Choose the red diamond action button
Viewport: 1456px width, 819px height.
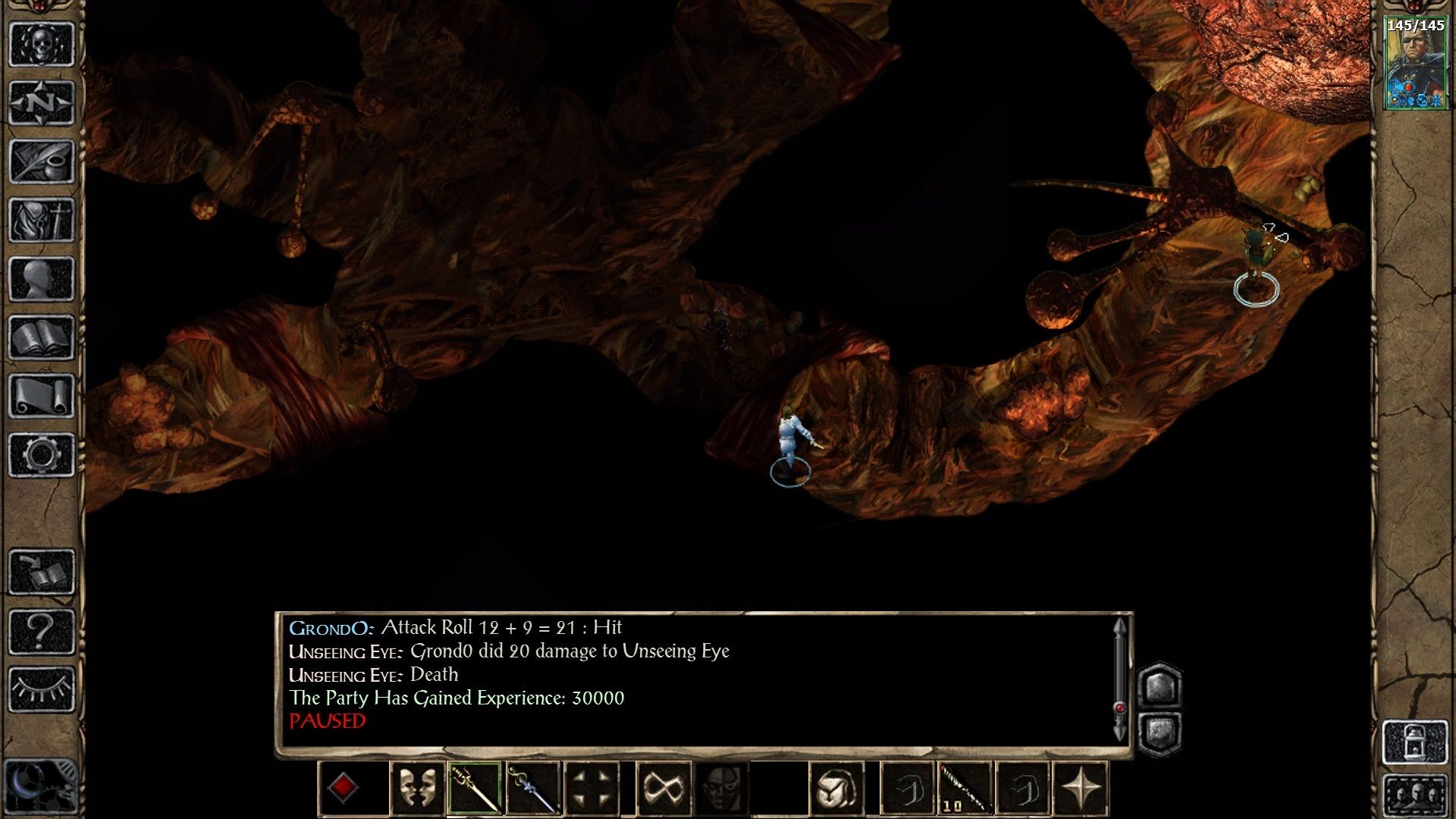click(343, 789)
